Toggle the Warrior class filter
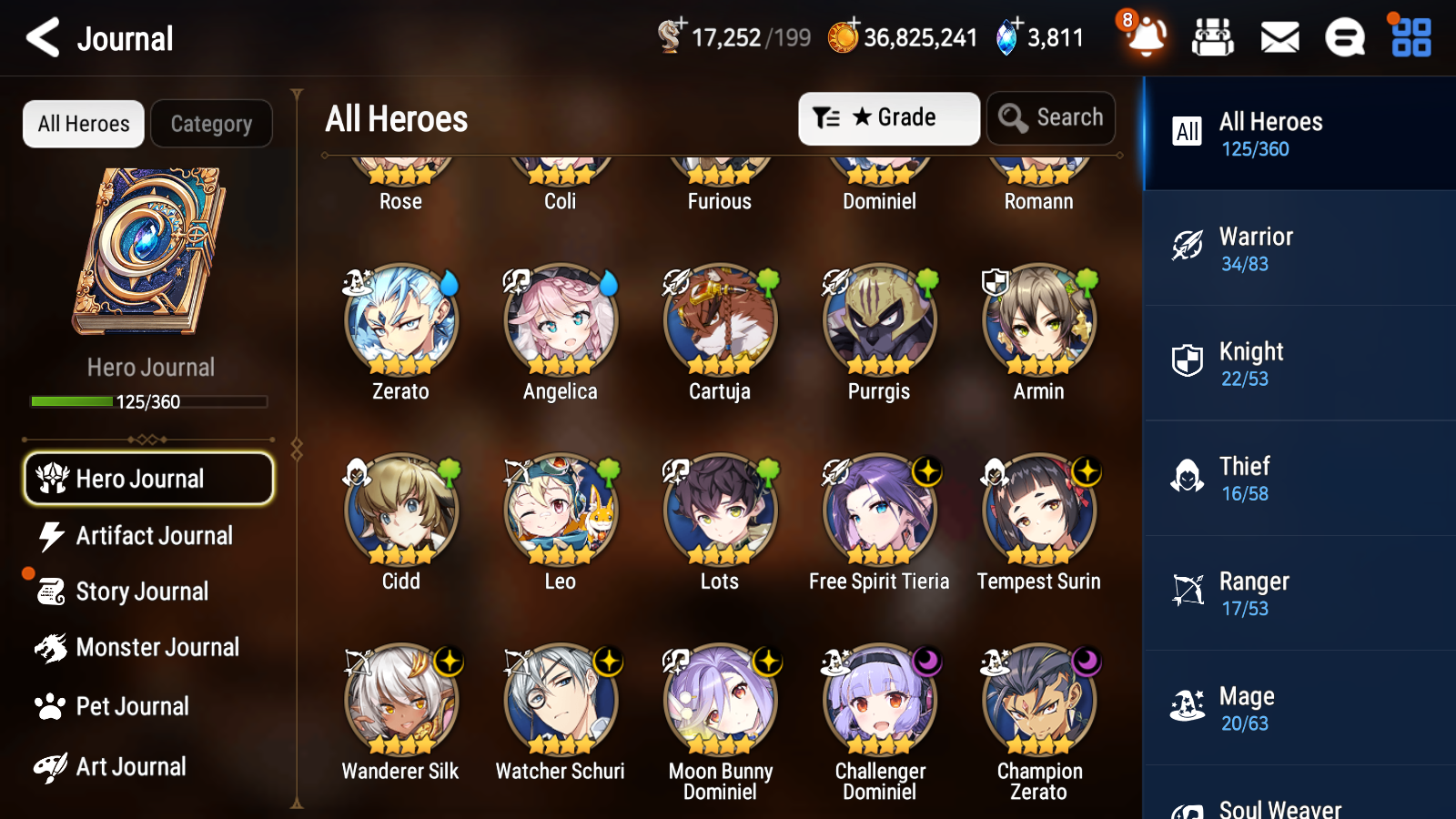 pyautogui.click(x=1299, y=249)
